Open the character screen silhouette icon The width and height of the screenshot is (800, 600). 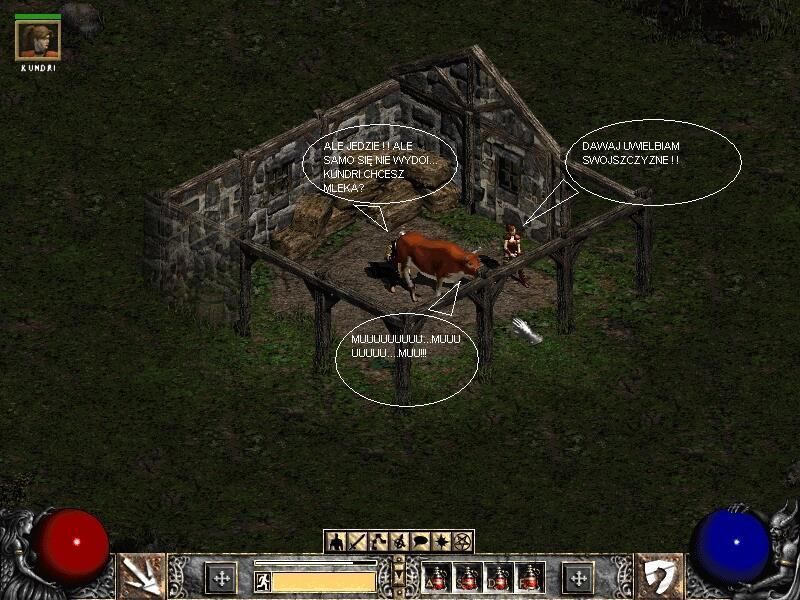(336, 542)
